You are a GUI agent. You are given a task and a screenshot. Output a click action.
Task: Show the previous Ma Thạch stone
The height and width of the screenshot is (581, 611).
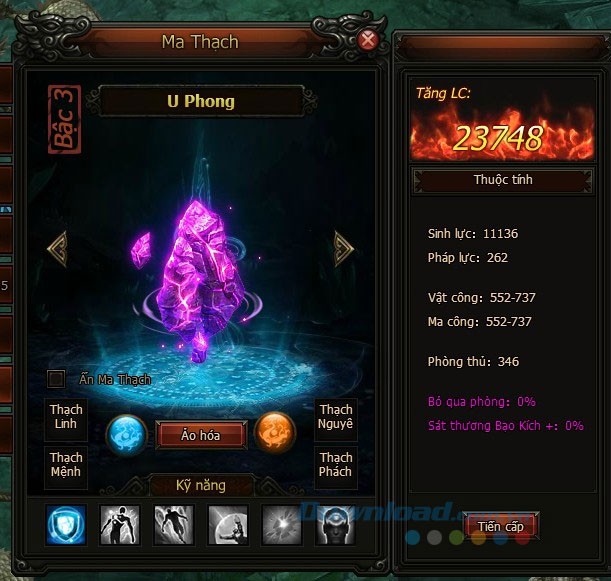pos(57,248)
